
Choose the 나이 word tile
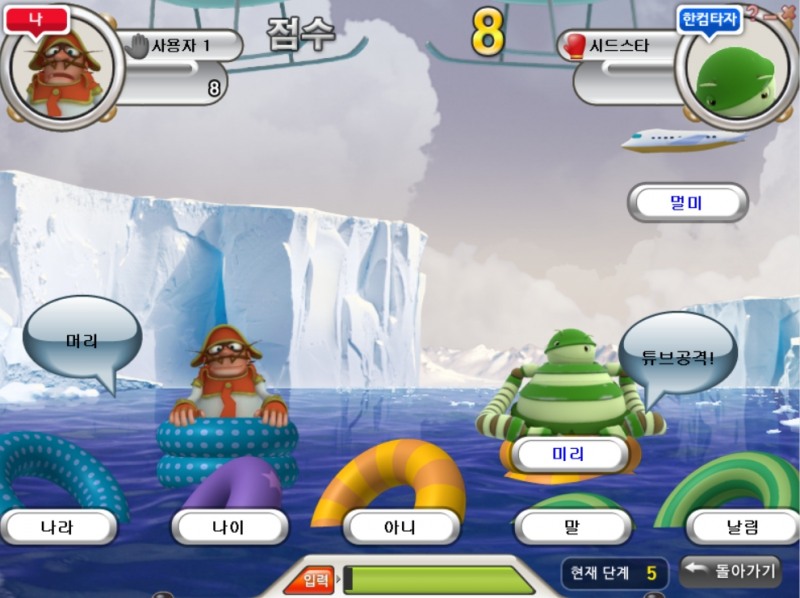(229, 526)
